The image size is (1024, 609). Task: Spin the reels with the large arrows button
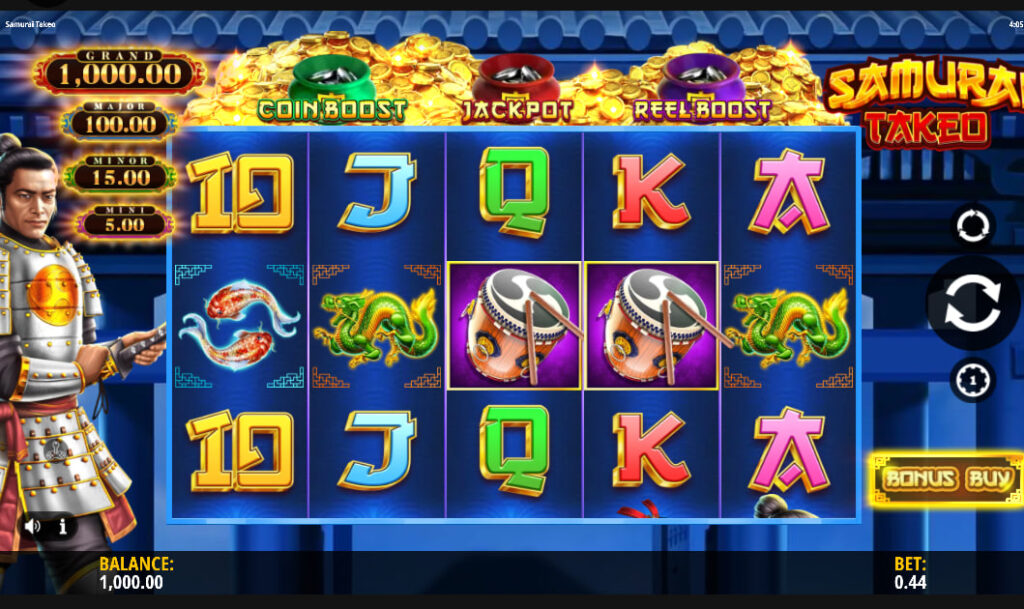pos(972,304)
